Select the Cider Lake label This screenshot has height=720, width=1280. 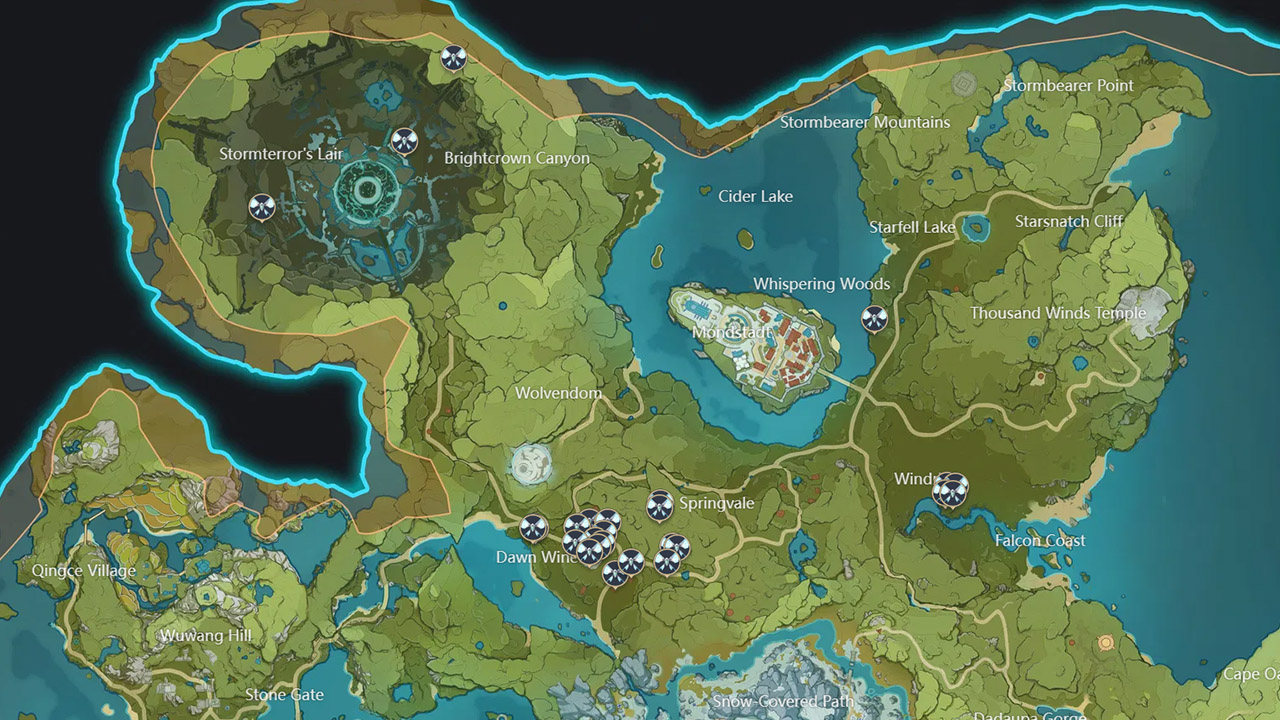[755, 196]
